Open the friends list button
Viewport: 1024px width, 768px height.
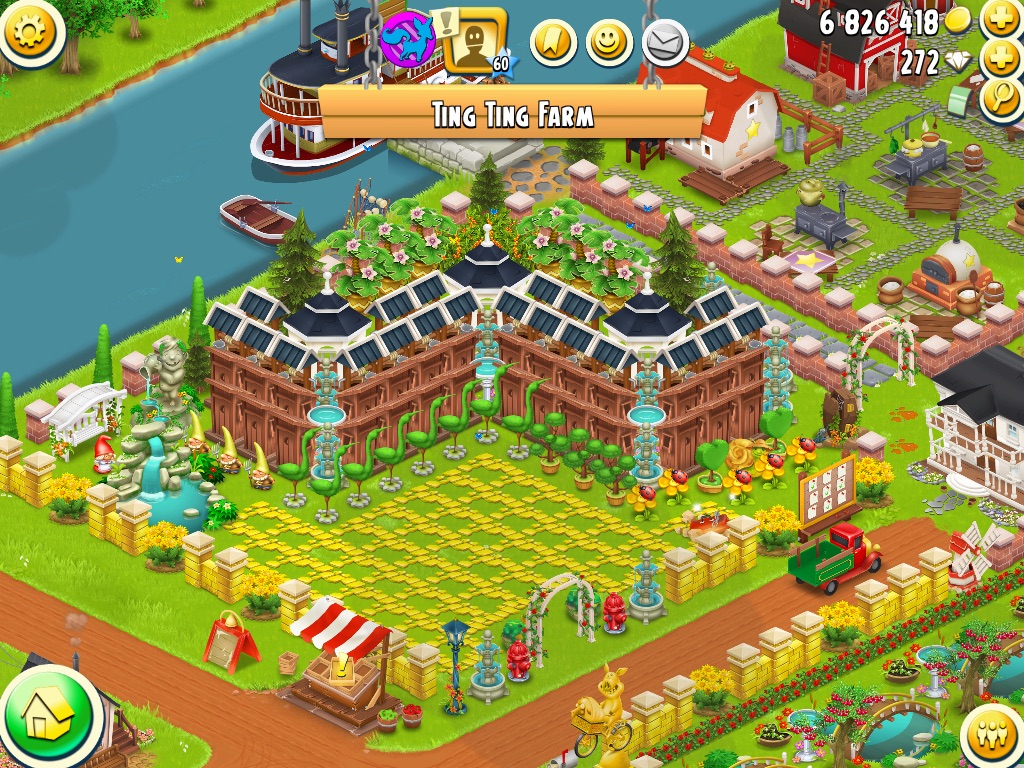[x=993, y=737]
